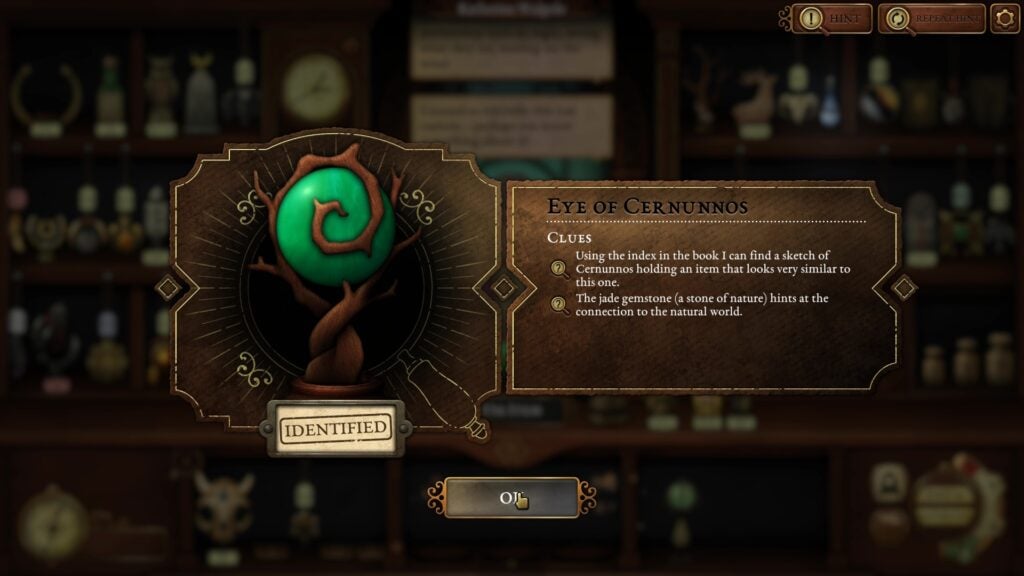Screen dimensions: 1024x576
Task: Click the question mark beside the jade gemstone clue
Action: pyautogui.click(x=560, y=305)
